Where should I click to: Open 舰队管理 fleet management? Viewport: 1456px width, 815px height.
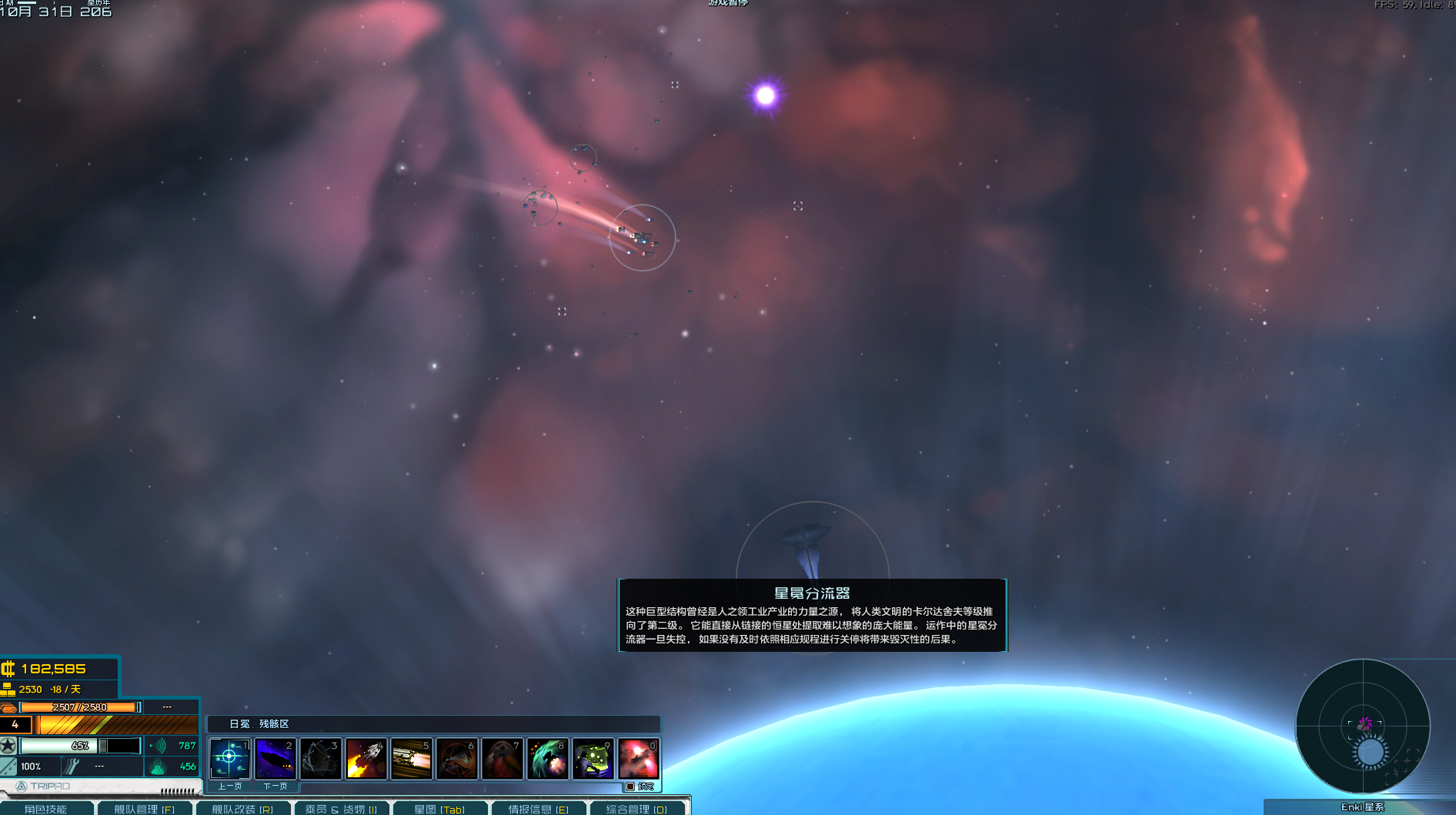coord(145,809)
